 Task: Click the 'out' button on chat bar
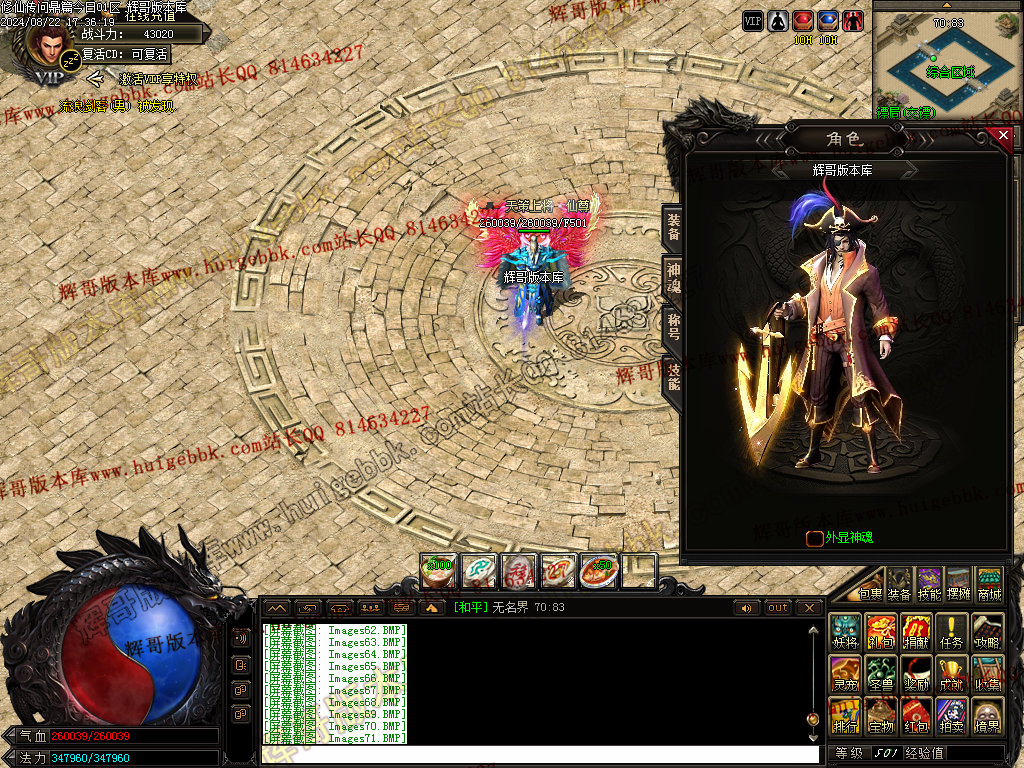click(778, 608)
